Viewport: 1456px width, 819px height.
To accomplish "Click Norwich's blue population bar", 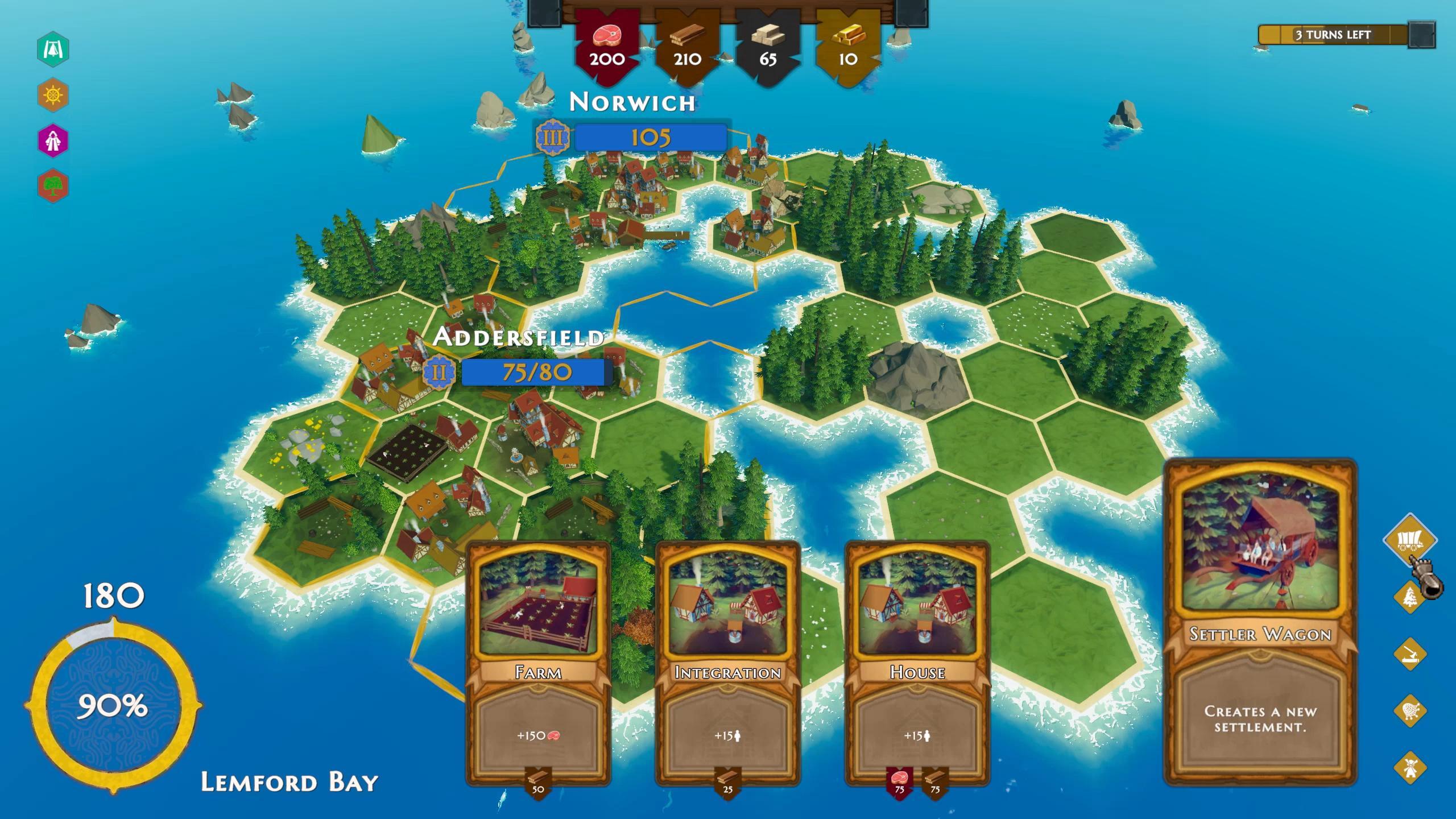I will pyautogui.click(x=651, y=136).
